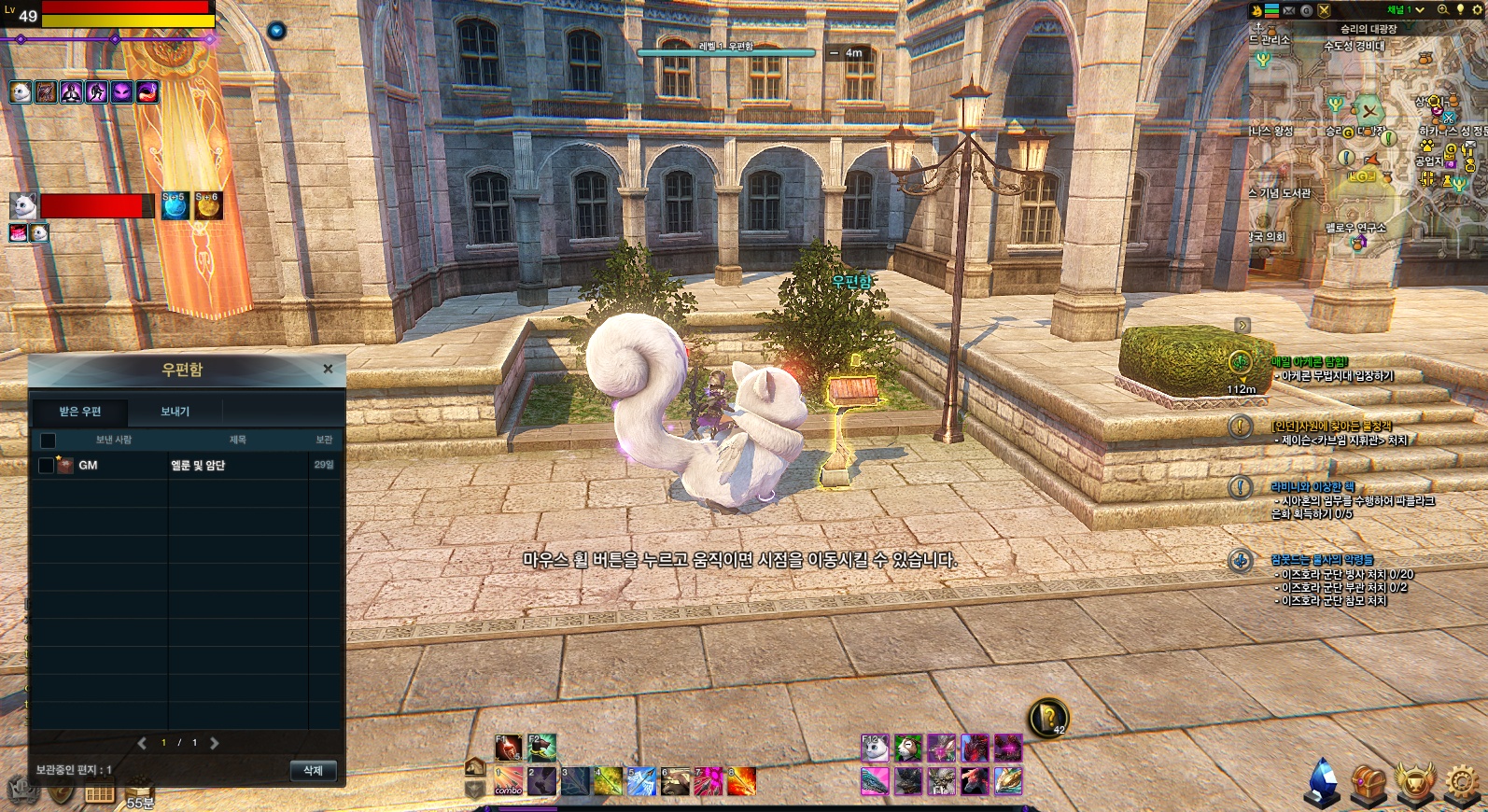Close the 우편함 mailbox window
Viewport: 1488px width, 812px height.
[x=328, y=370]
